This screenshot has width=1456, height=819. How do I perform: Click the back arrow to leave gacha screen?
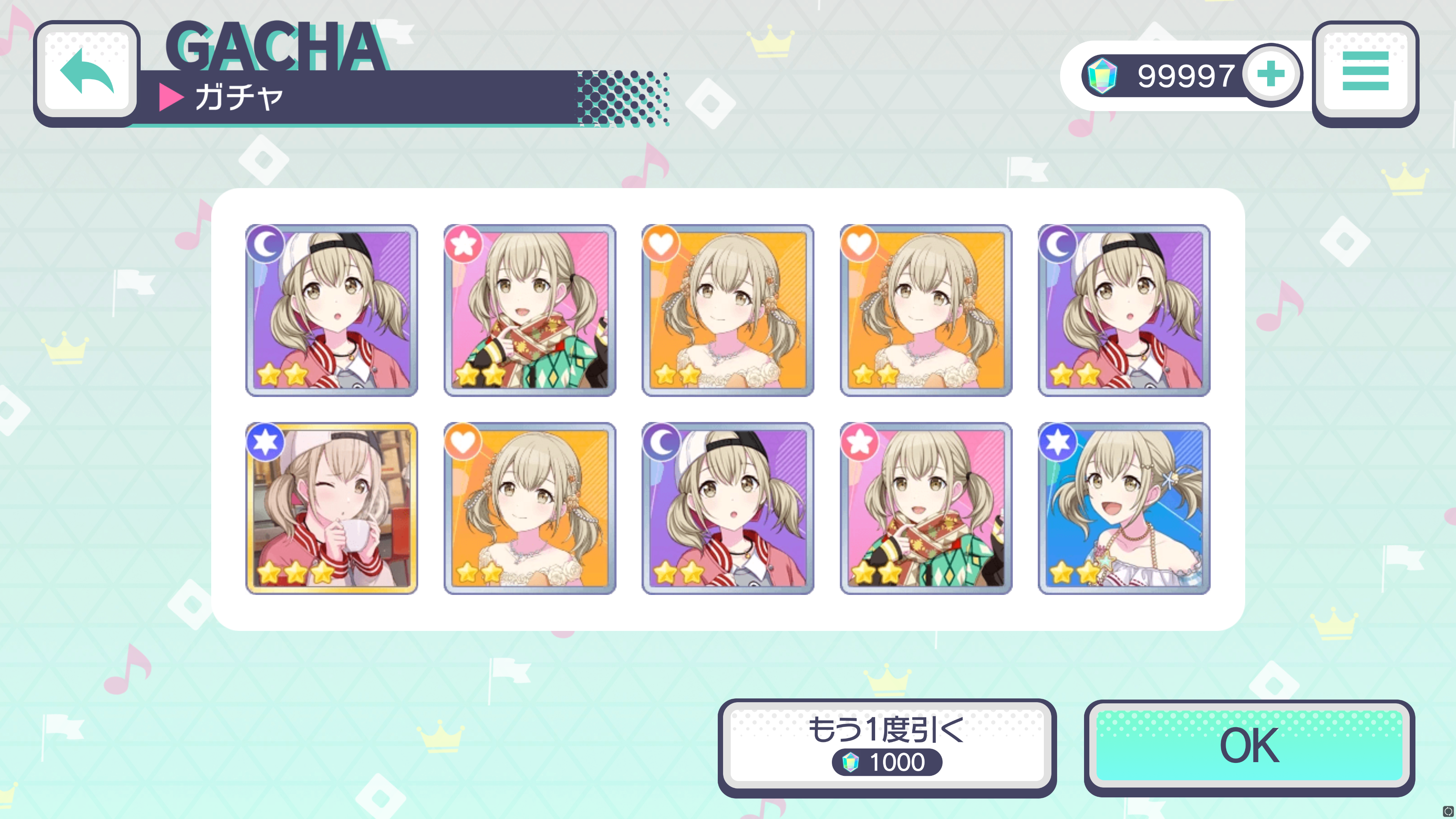pos(88,71)
